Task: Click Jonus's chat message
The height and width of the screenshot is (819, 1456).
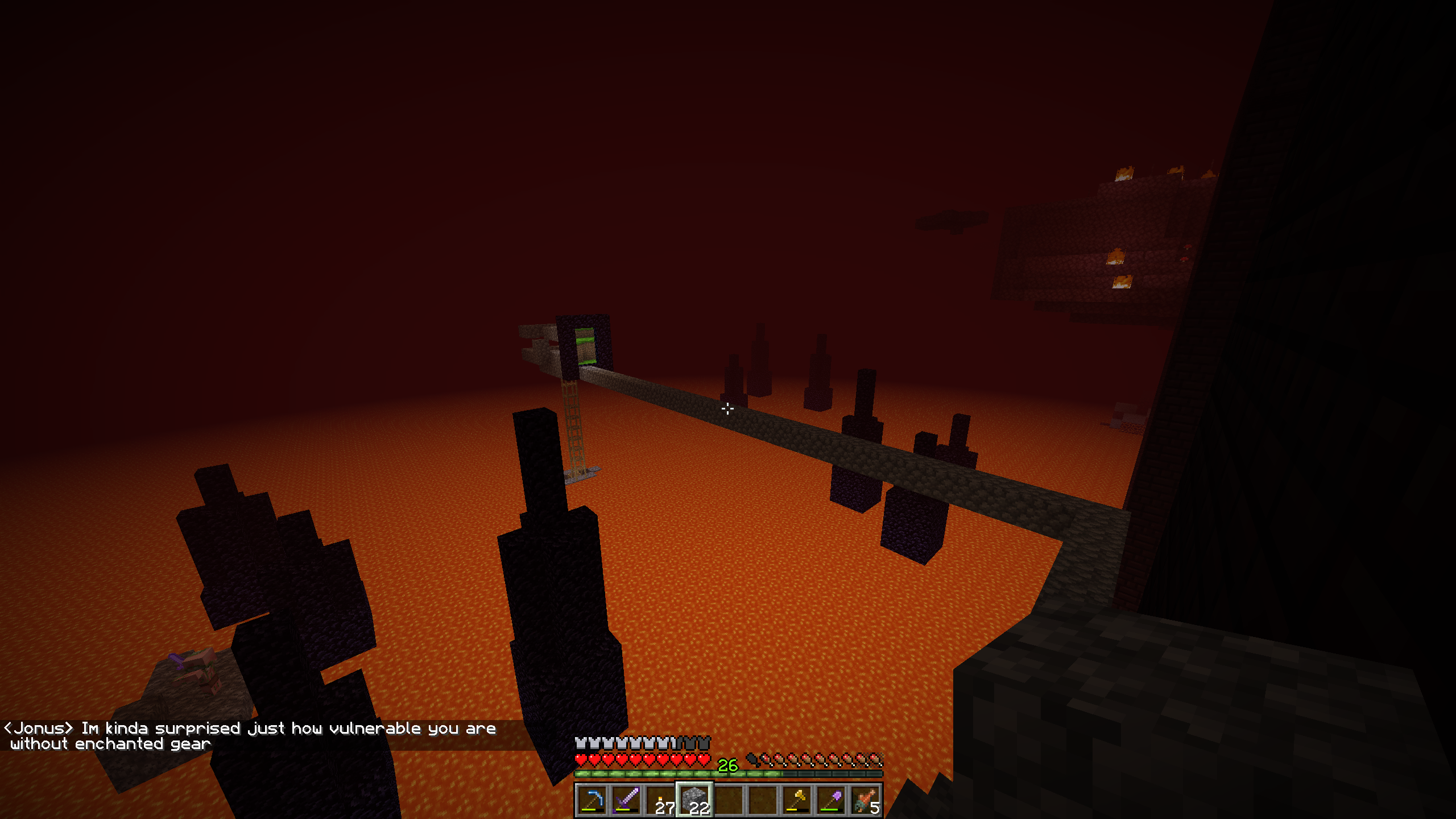Action: coord(250,736)
